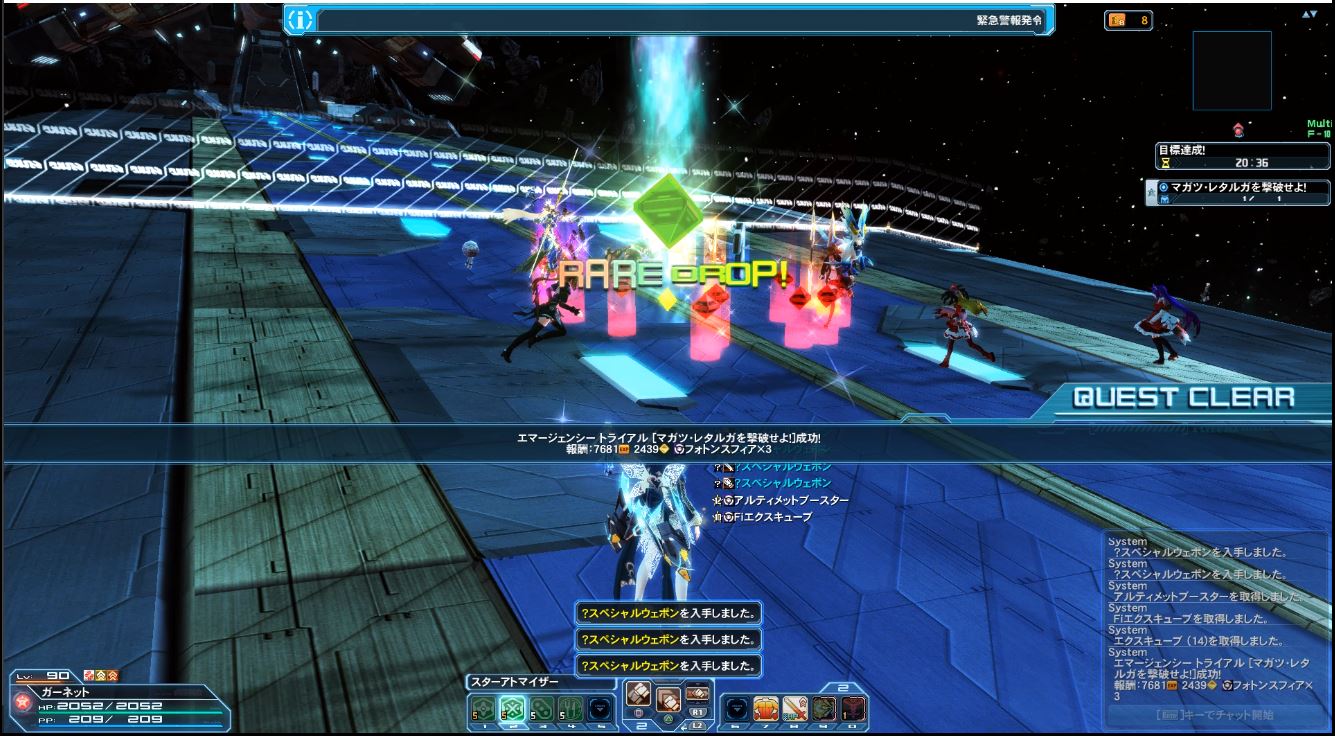This screenshot has height=736, width=1335.
Task: Trigger the sword HP skill icon
Action: click(x=795, y=709)
